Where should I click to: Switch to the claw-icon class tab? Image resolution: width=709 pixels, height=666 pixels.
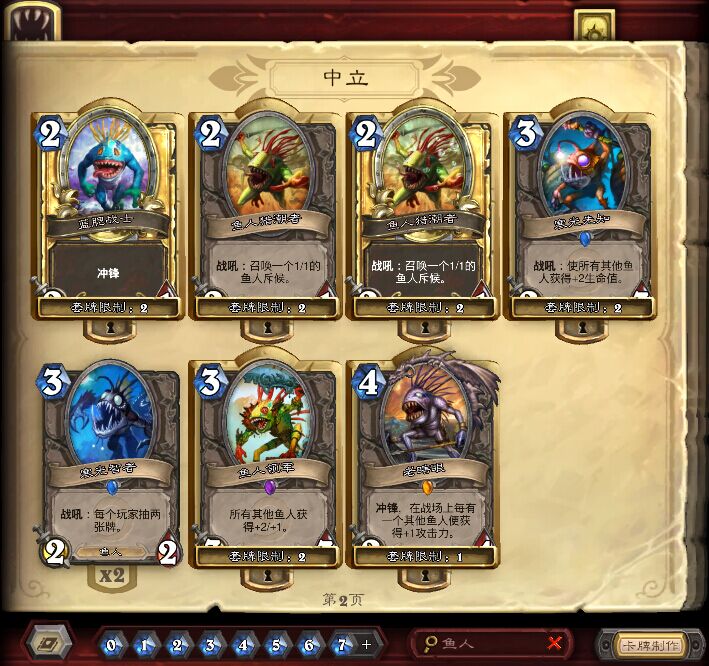(30, 22)
